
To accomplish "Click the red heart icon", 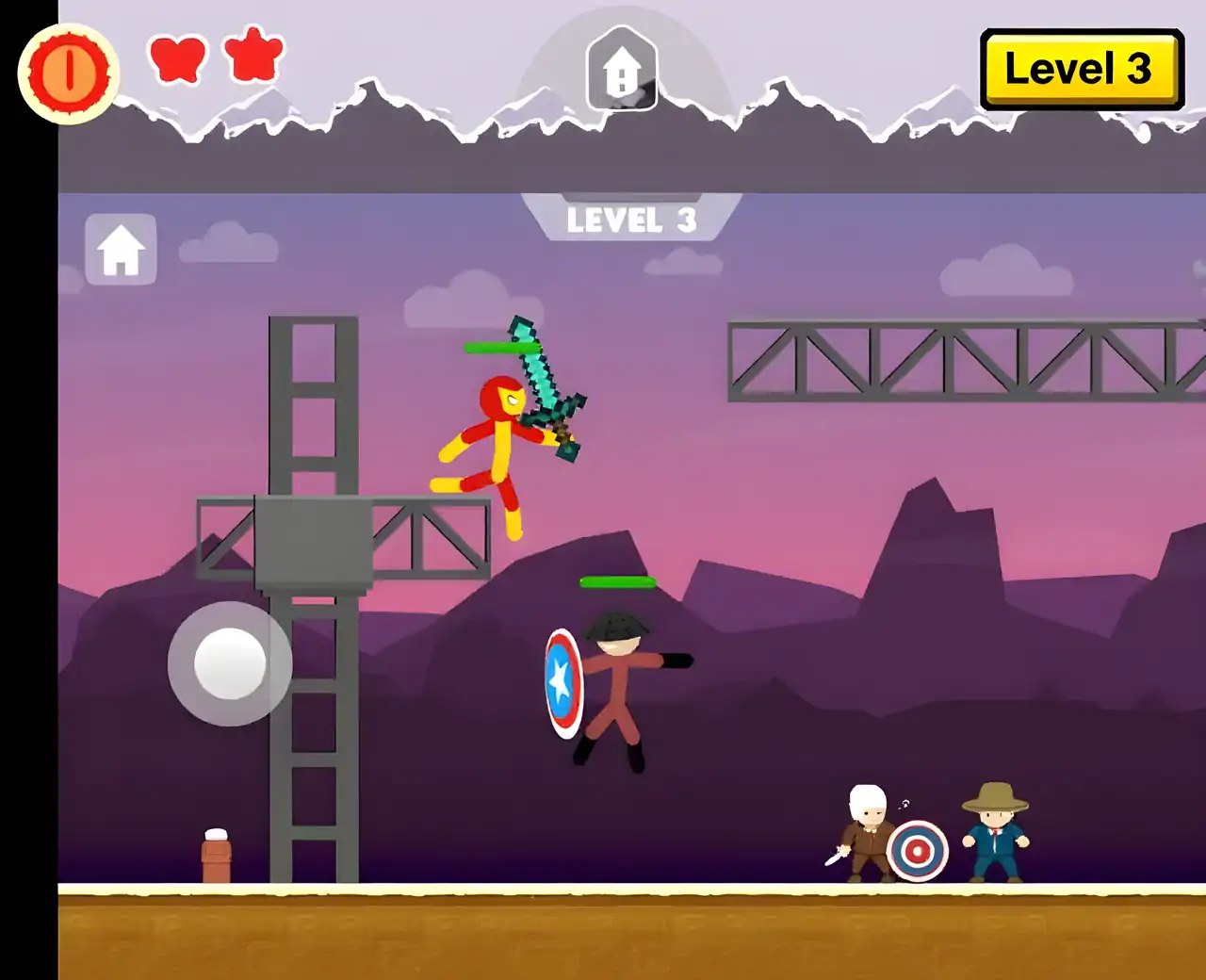I will point(178,58).
